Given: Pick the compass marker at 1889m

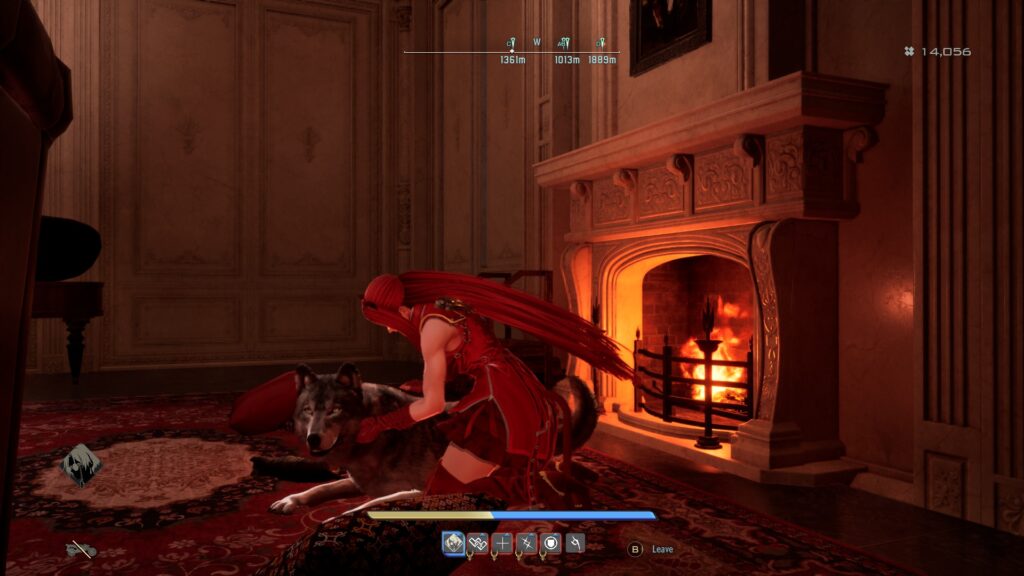Looking at the screenshot, I should pyautogui.click(x=602, y=44).
